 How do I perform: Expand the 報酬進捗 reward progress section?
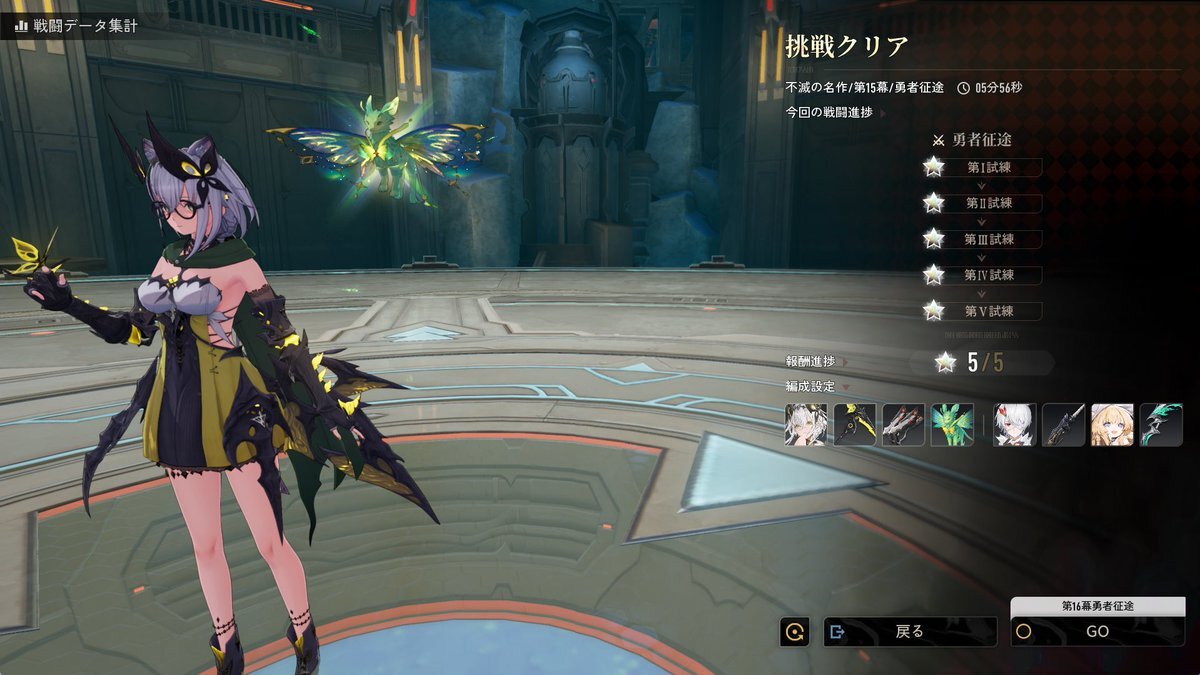pos(817,362)
